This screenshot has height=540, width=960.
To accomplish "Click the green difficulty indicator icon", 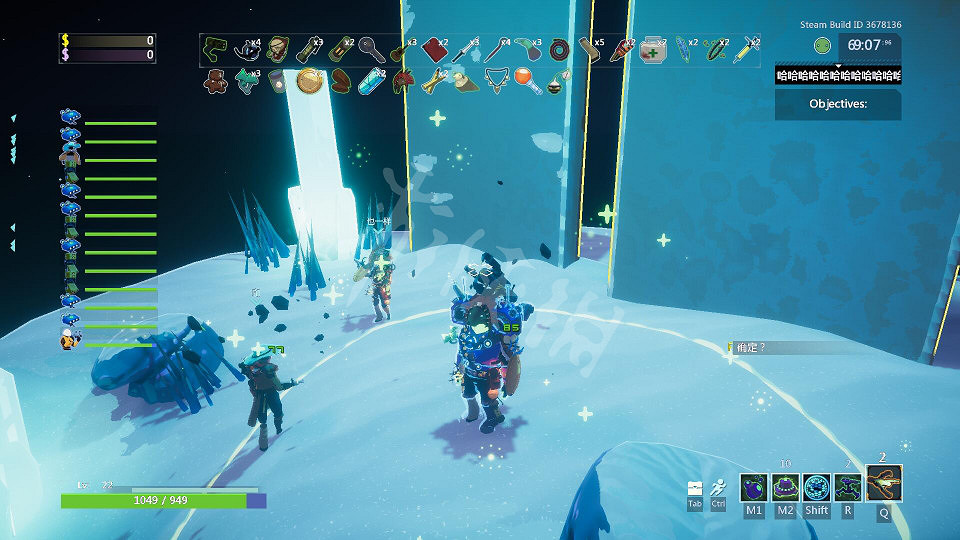I will point(822,45).
